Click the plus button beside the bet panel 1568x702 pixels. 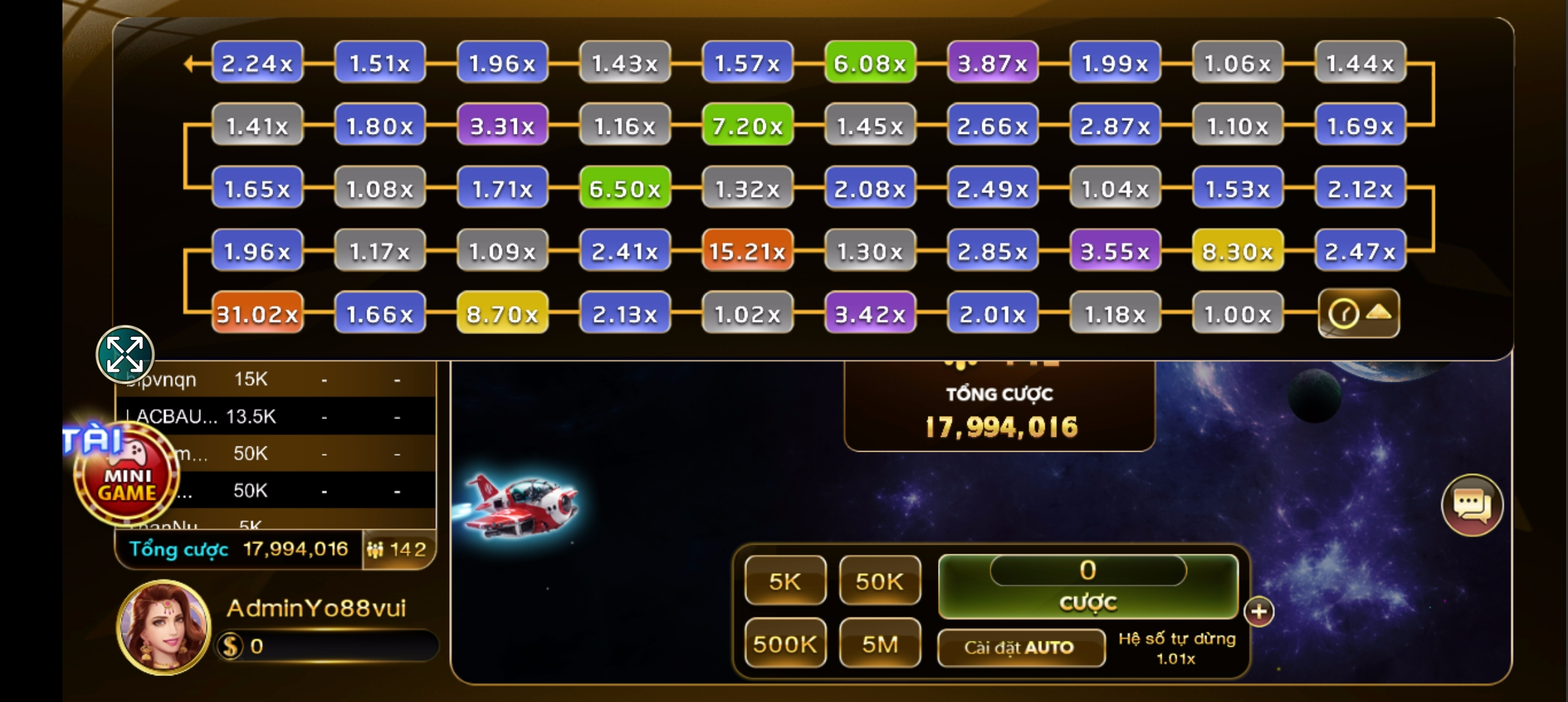[1259, 611]
